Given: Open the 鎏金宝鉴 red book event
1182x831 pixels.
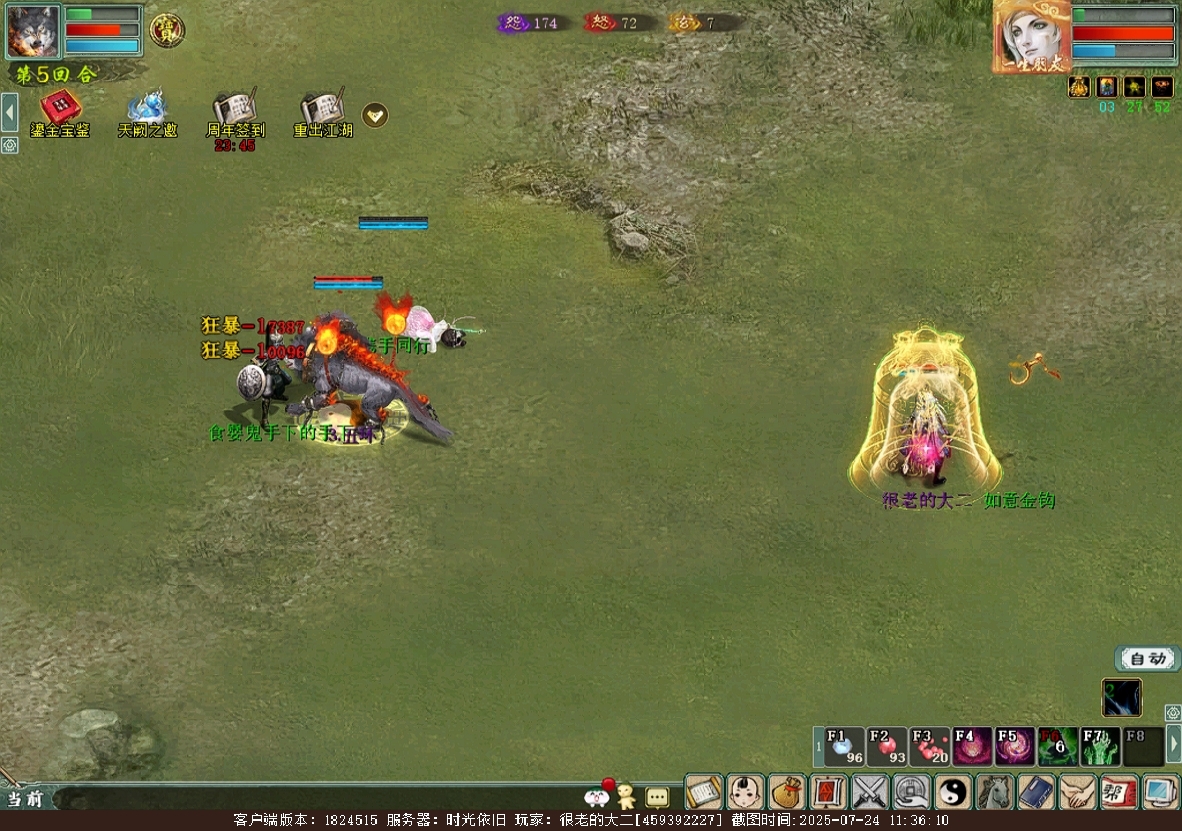Looking at the screenshot, I should coord(60,108).
